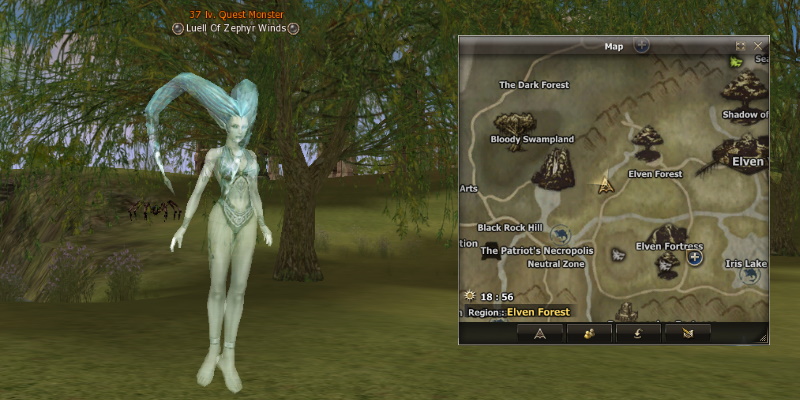Choose the Elven Forest map label
This screenshot has width=800, height=400.
coord(655,174)
